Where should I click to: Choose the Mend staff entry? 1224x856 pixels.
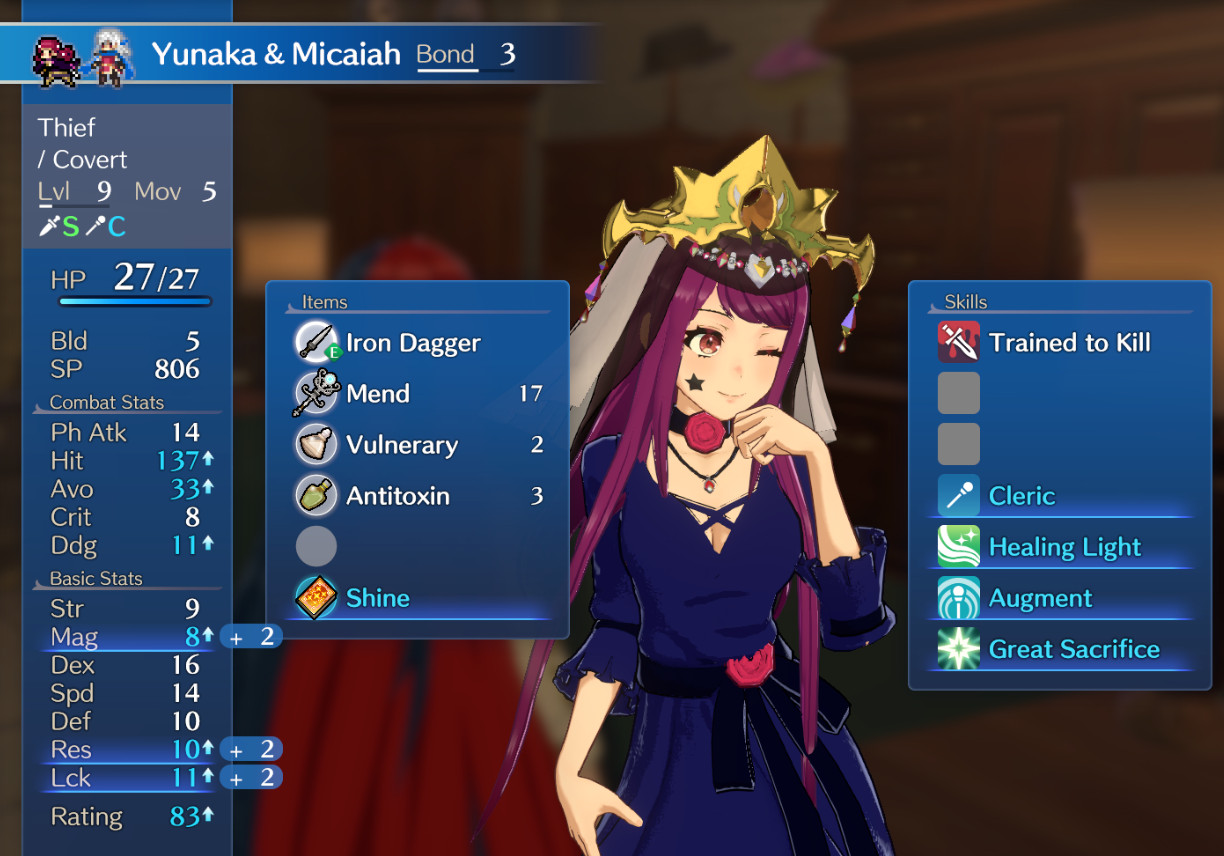point(378,394)
